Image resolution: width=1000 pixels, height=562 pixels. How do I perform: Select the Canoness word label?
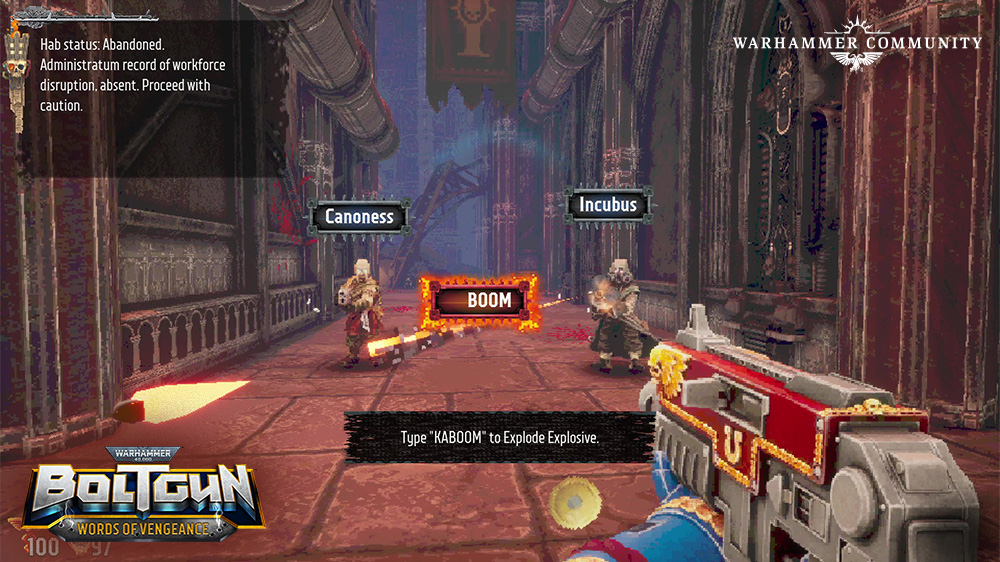pyautogui.click(x=359, y=216)
